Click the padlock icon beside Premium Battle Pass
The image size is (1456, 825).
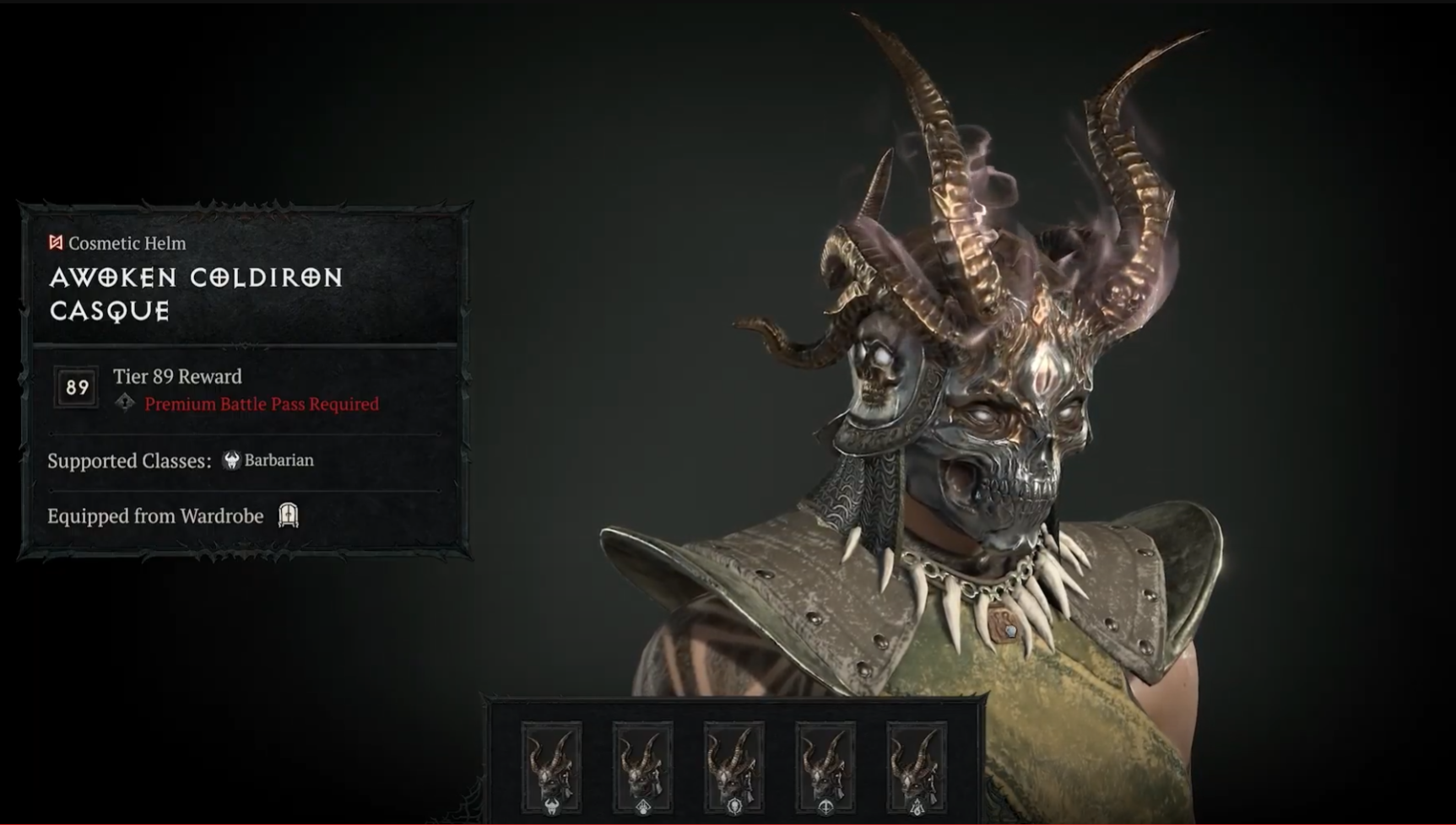123,404
